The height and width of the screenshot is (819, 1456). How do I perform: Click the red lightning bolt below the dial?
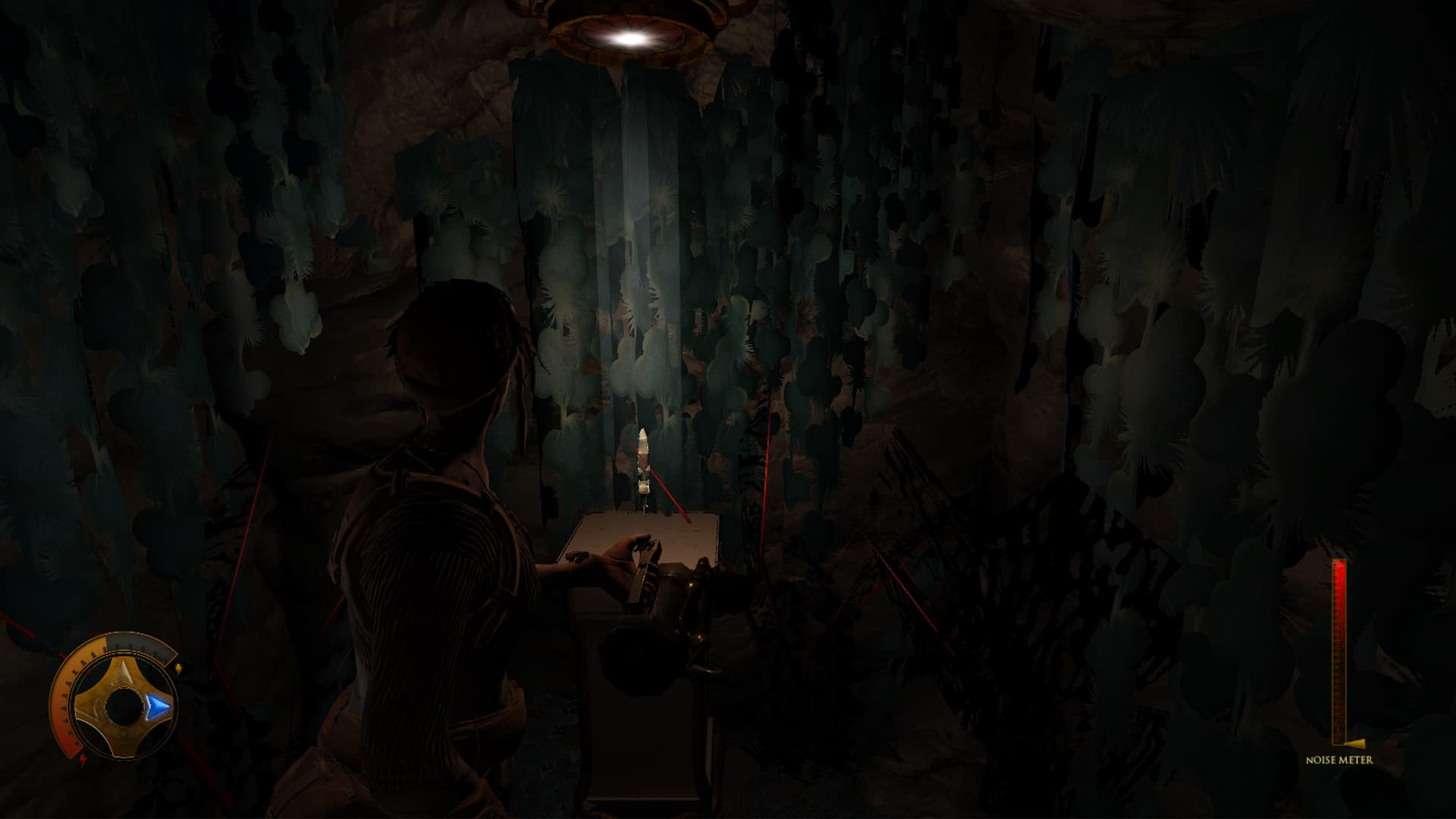pos(83,759)
